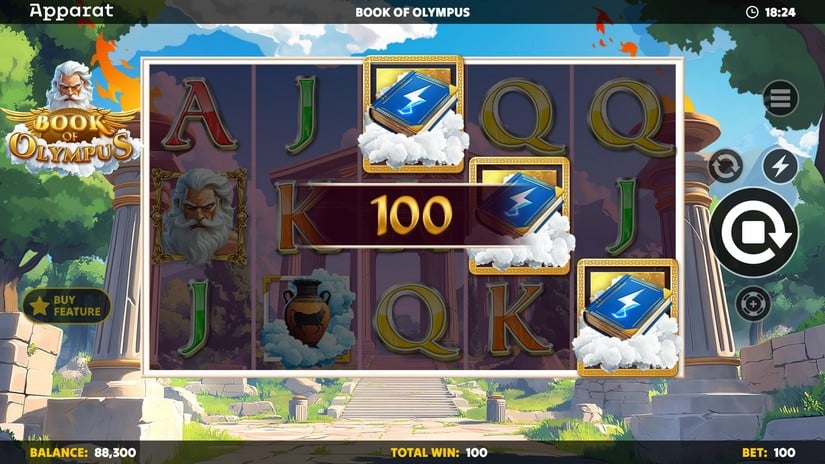Toggle autoplay with the circular arrows icon
This screenshot has width=825, height=464.
[726, 165]
